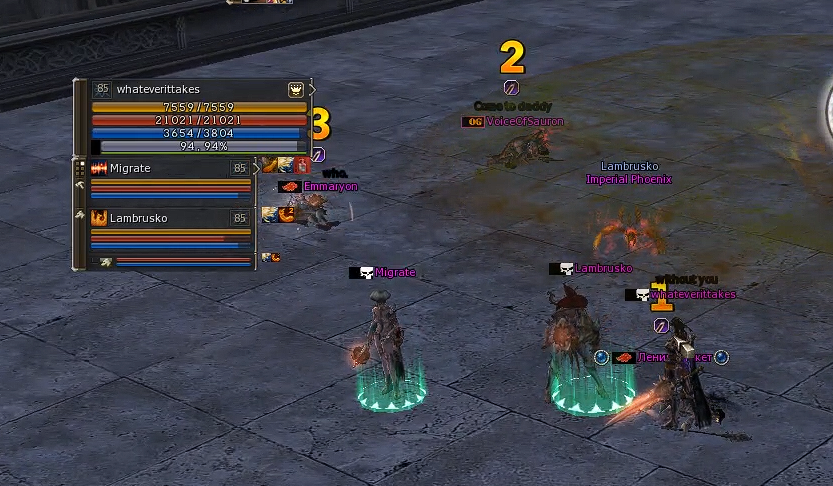Viewport: 833px width, 486px height.
Task: Click the crown party leader icon
Action: click(x=296, y=89)
